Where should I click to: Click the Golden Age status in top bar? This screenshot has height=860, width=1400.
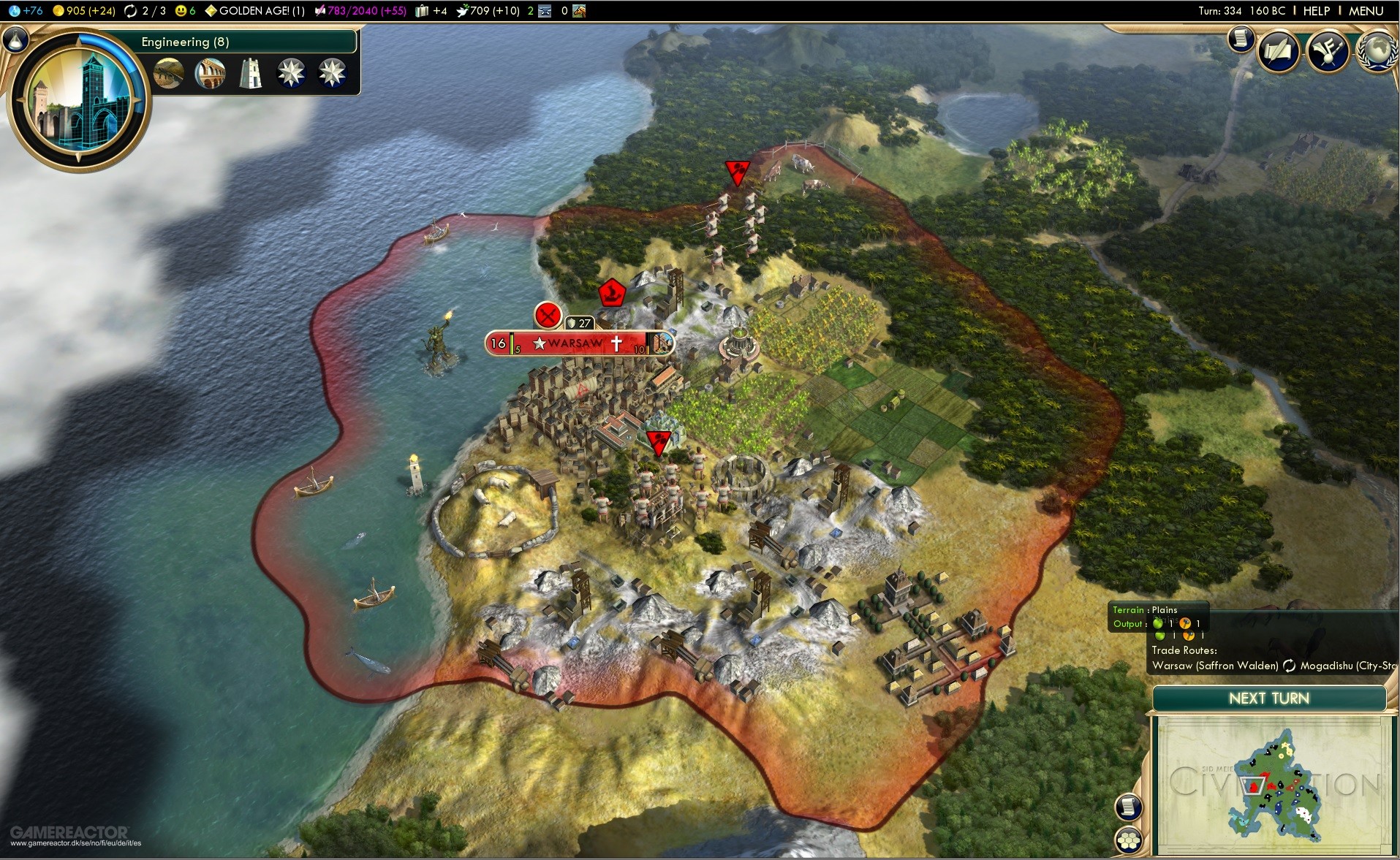[255, 11]
